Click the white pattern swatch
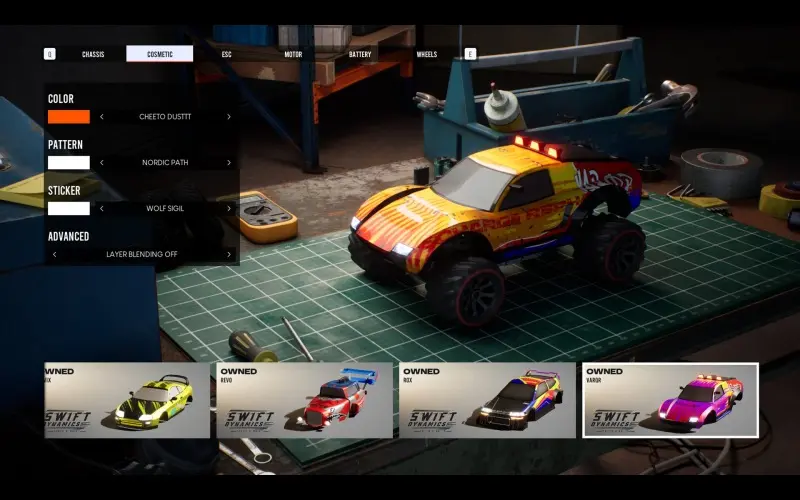This screenshot has height=500, width=800. (69, 163)
